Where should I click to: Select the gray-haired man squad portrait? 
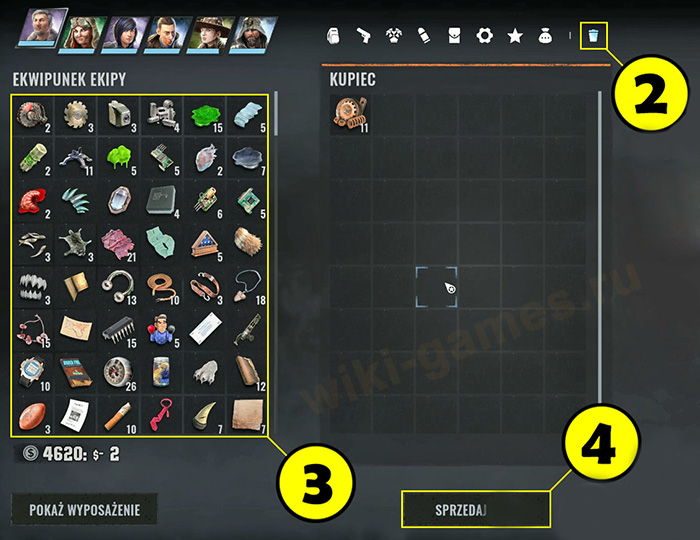click(42, 29)
